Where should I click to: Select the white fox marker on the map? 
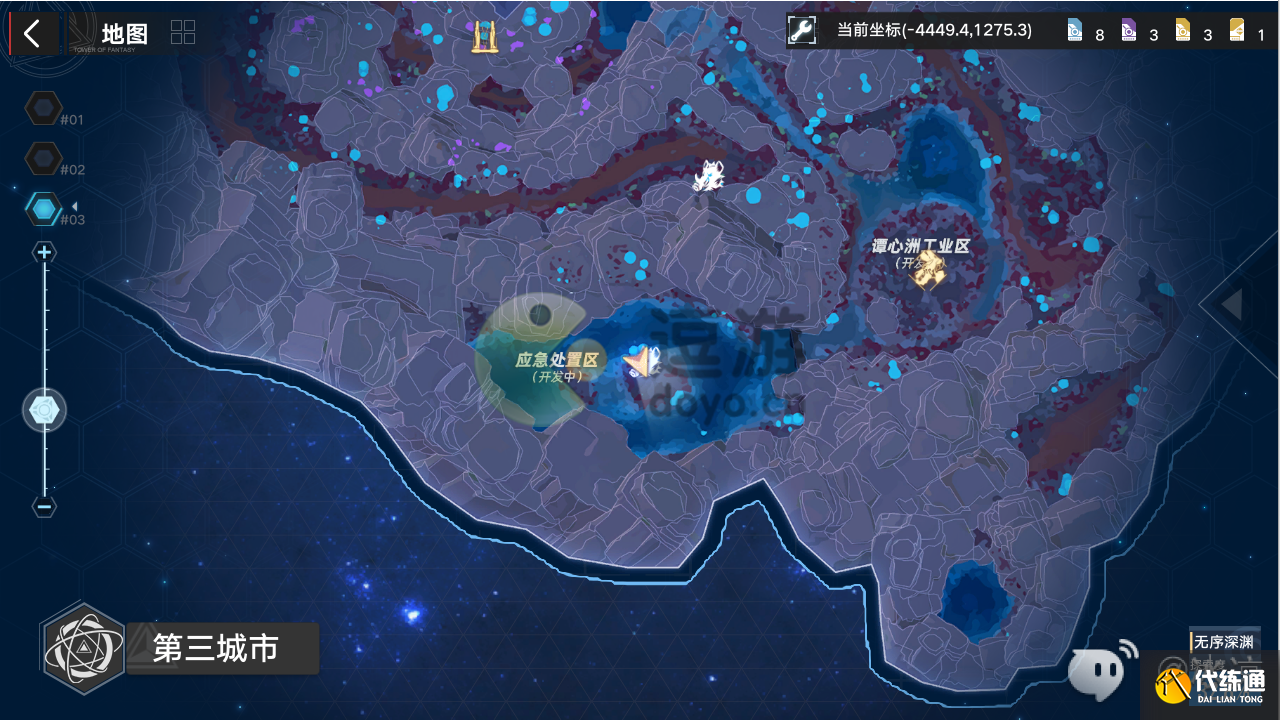pyautogui.click(x=709, y=177)
